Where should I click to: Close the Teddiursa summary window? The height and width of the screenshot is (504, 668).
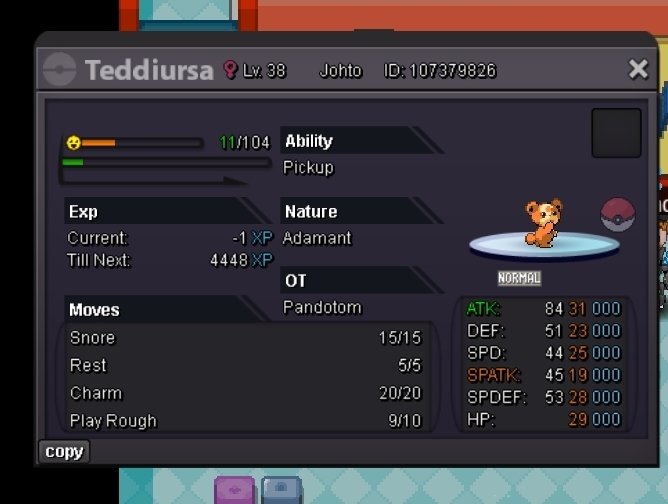tap(638, 69)
